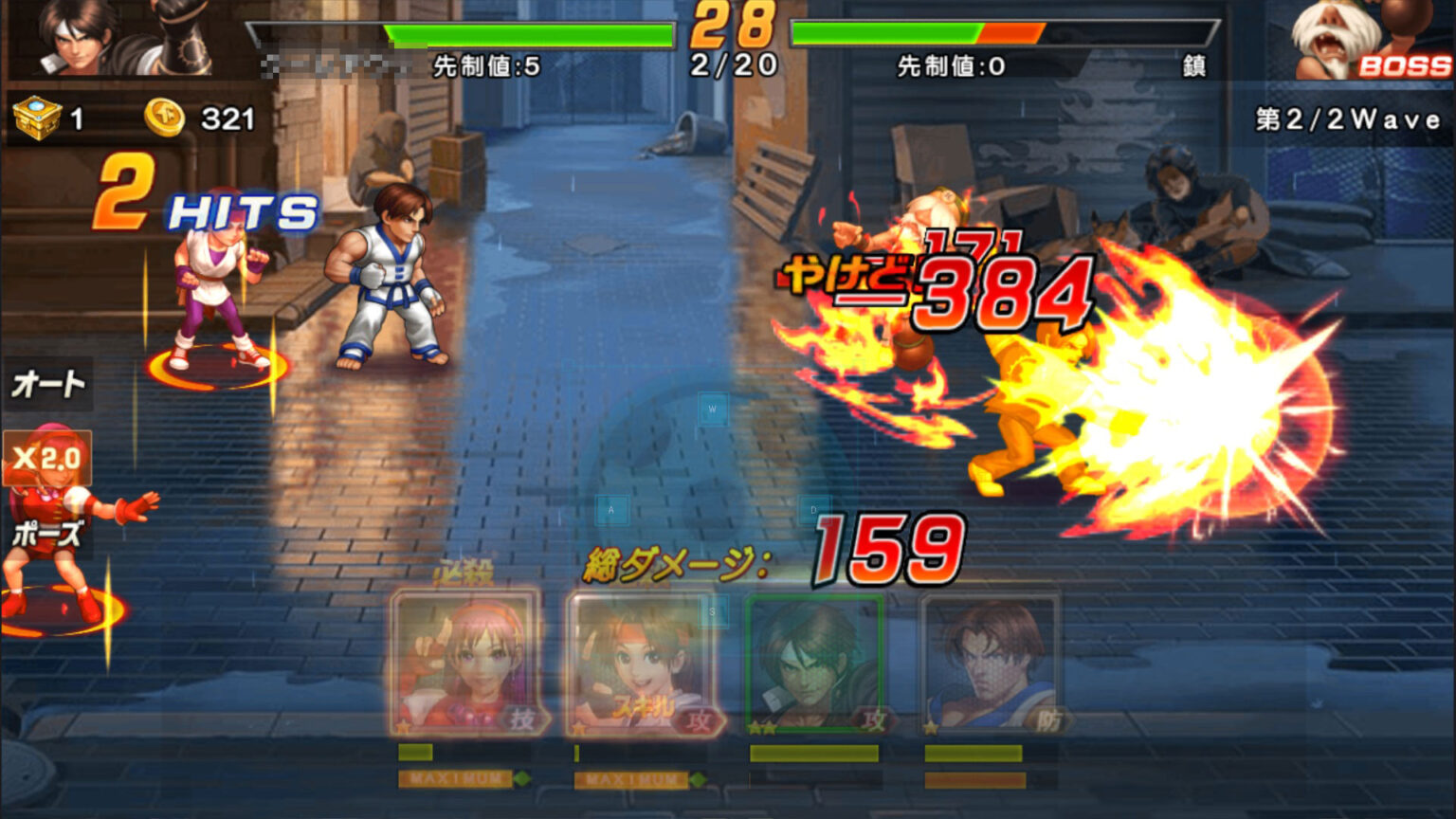Select Kyo's green-bordered 攻 card
The width and height of the screenshot is (1456, 819).
pos(813,664)
